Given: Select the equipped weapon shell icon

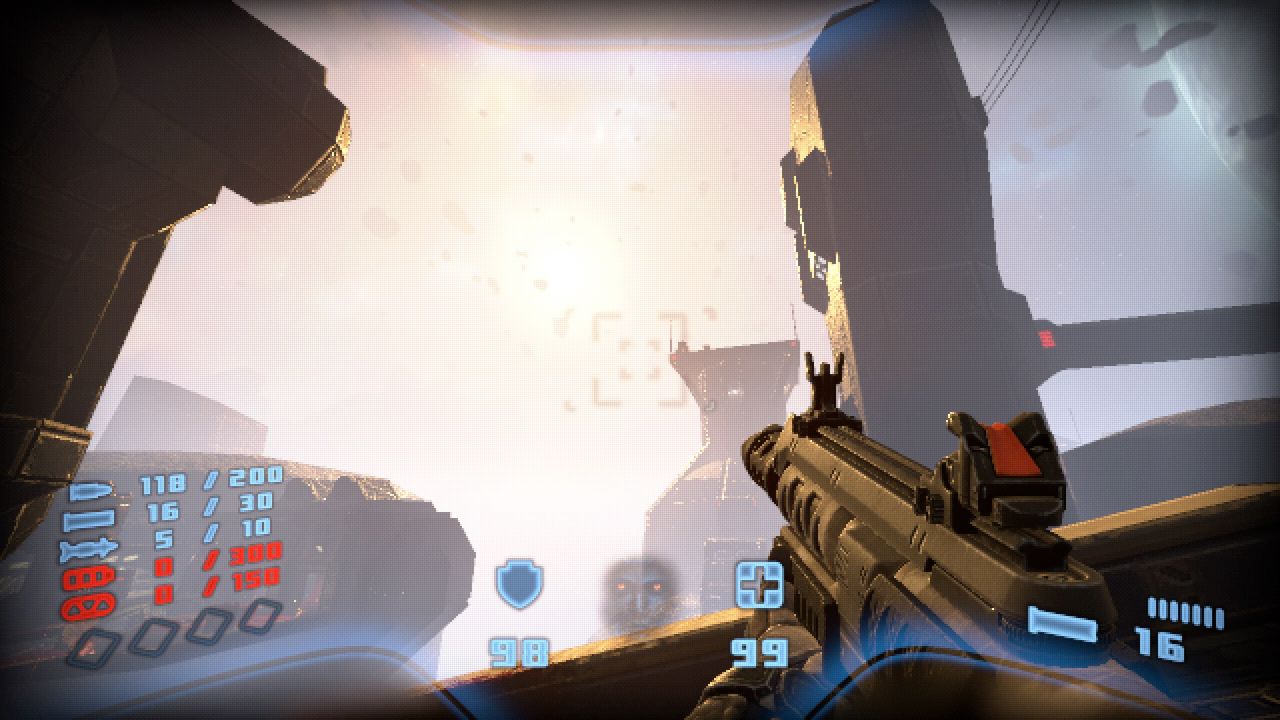Looking at the screenshot, I should click(x=1062, y=625).
